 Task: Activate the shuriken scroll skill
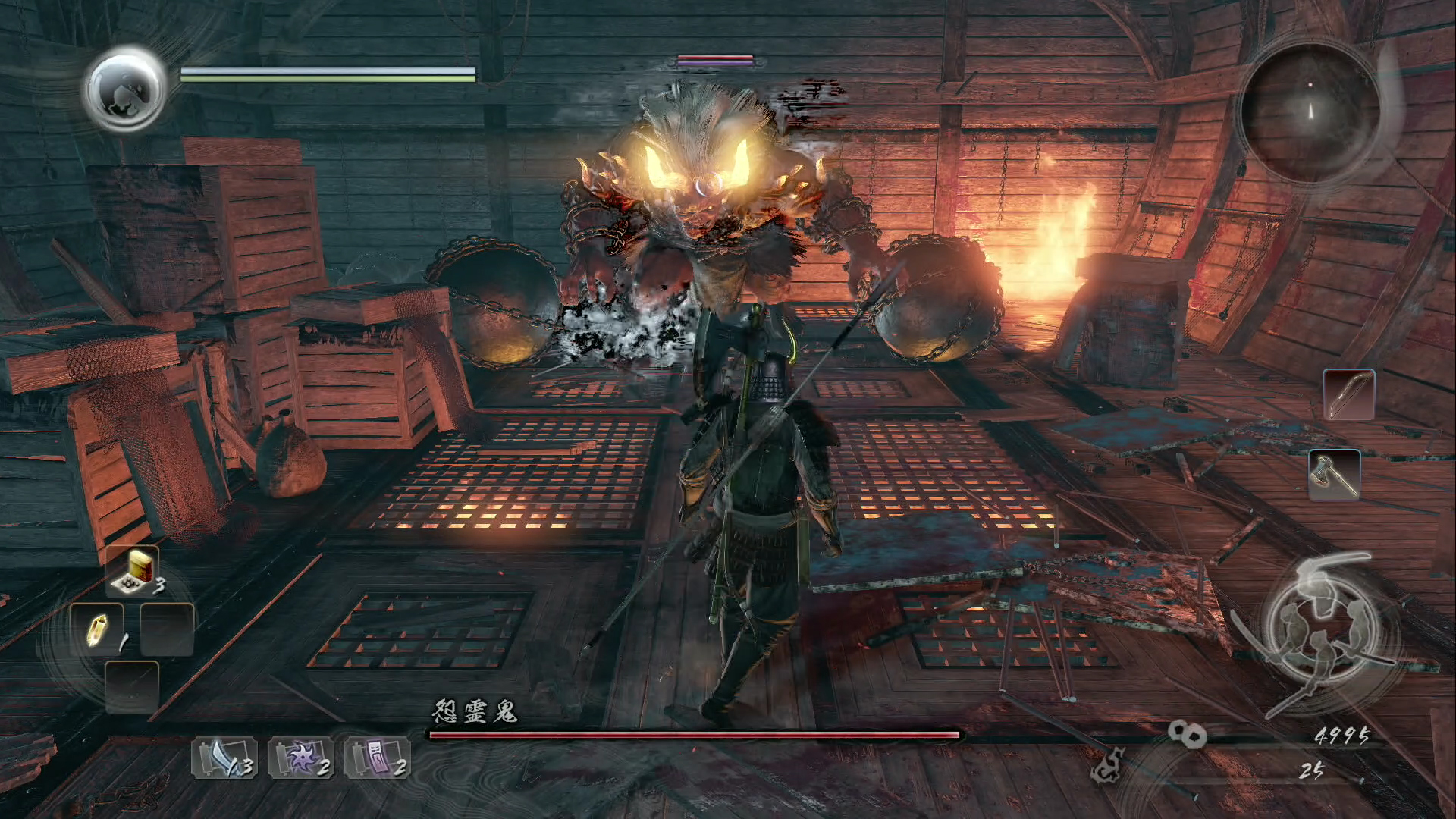click(x=300, y=758)
